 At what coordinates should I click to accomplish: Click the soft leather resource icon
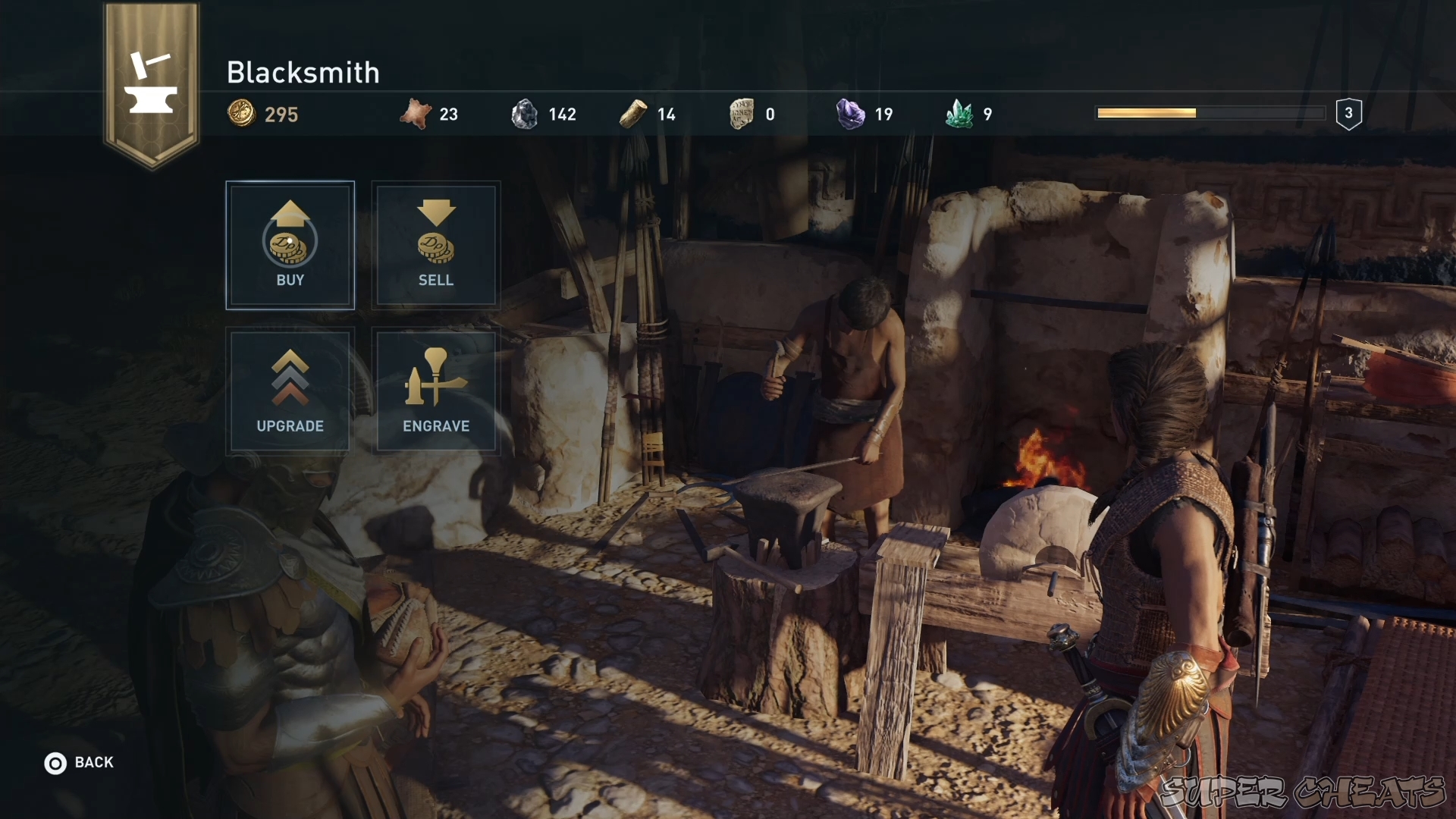coord(418,112)
